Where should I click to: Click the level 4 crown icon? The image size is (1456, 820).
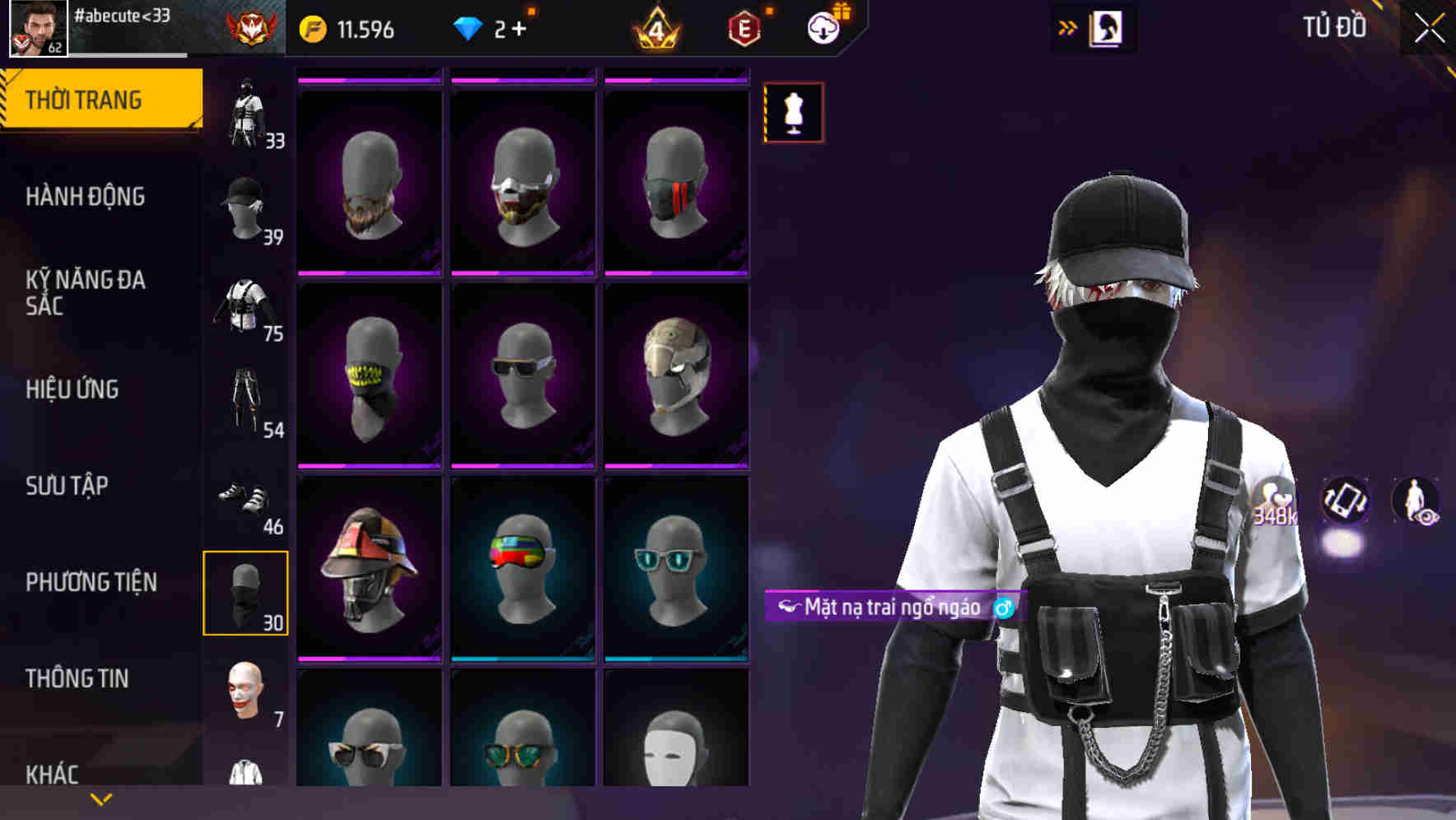tap(659, 27)
